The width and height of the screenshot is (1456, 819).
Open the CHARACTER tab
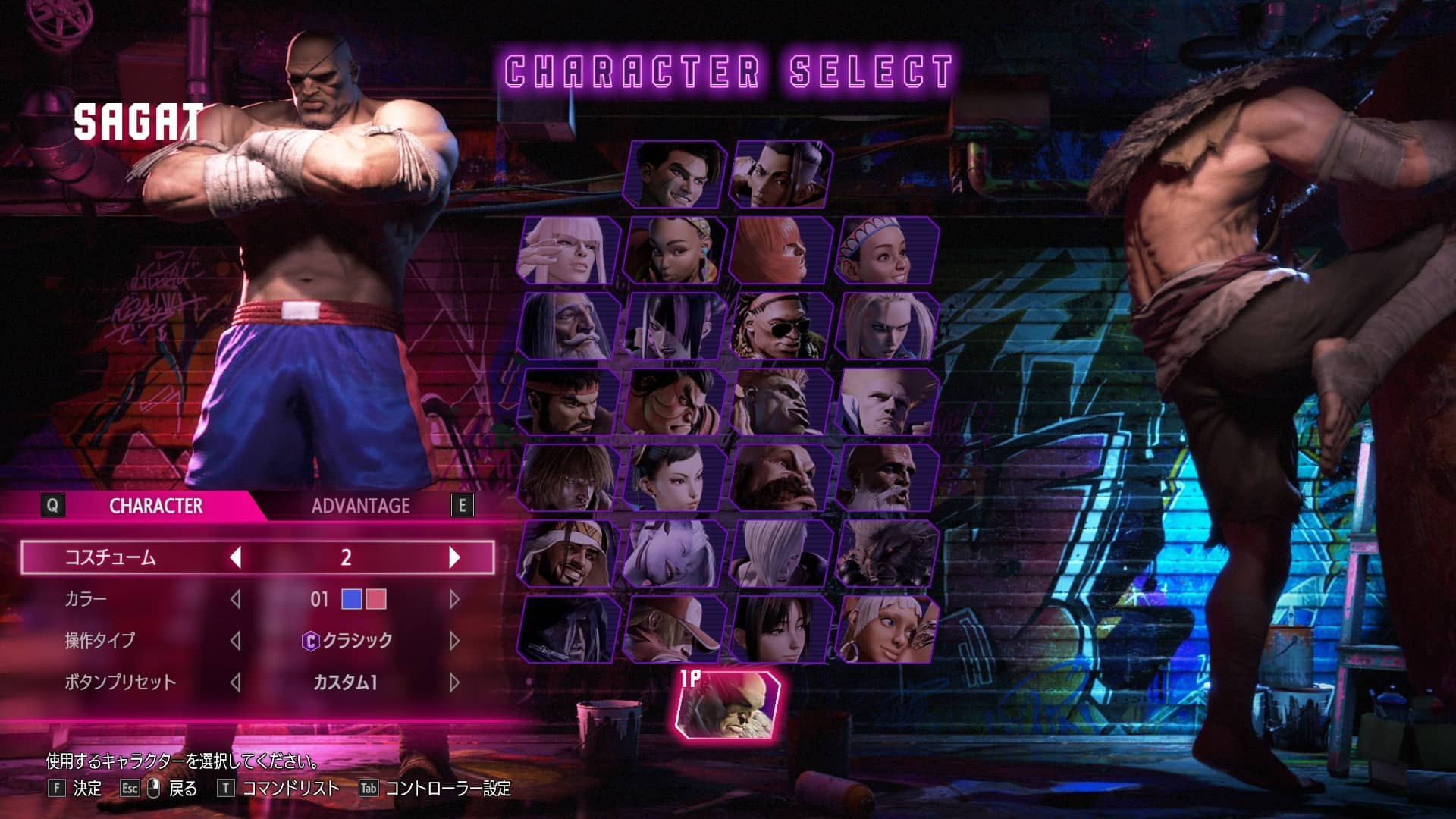pyautogui.click(x=155, y=506)
